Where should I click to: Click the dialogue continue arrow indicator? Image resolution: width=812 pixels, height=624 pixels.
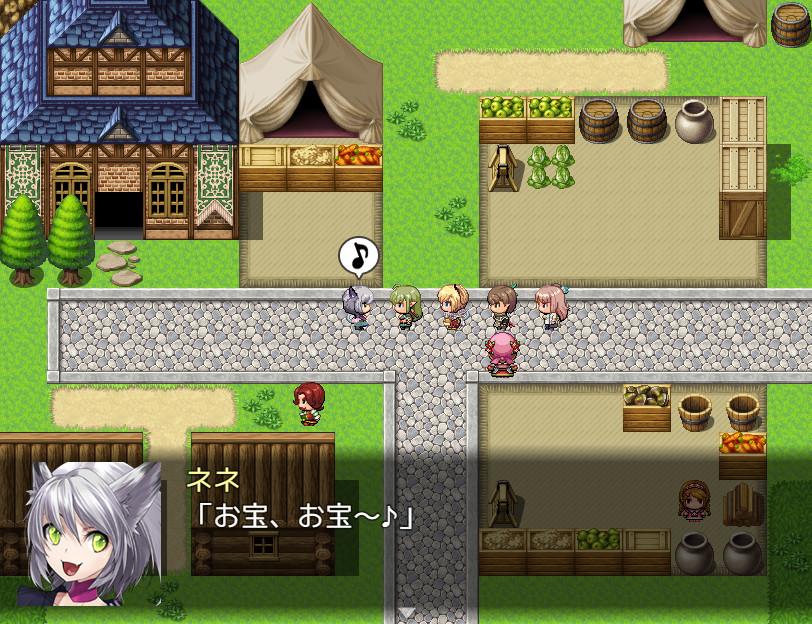406,613
